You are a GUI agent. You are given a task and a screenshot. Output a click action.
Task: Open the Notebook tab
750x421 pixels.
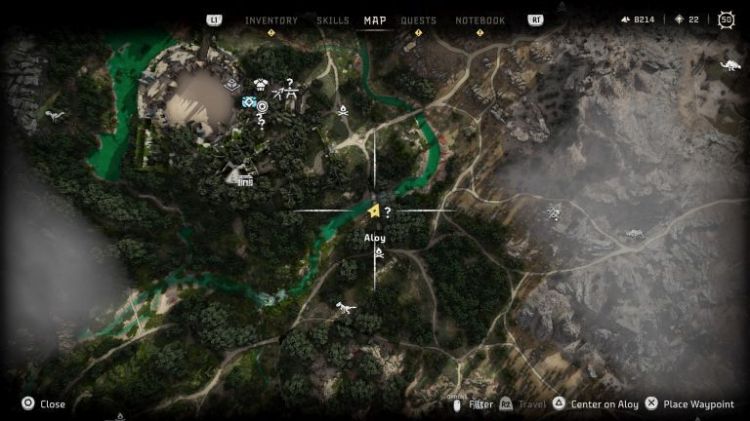(480, 20)
